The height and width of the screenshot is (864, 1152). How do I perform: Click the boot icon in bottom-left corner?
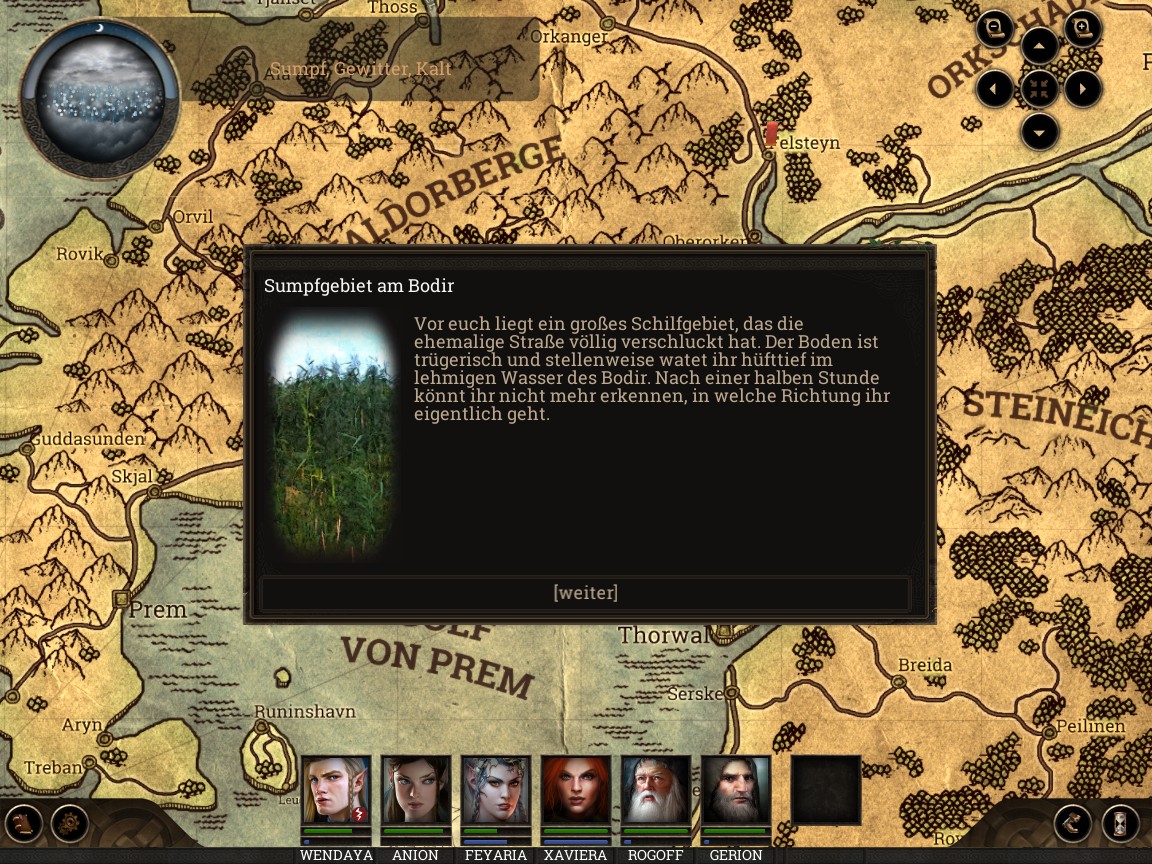point(24,824)
